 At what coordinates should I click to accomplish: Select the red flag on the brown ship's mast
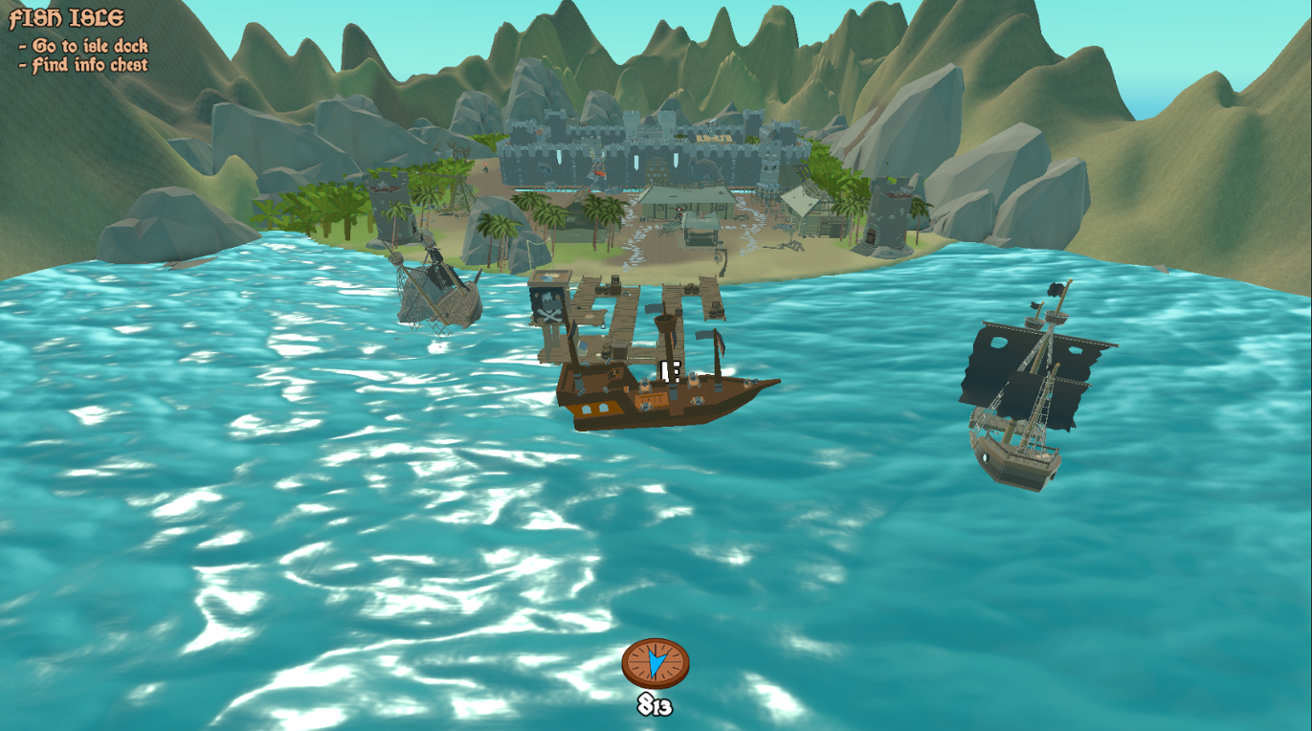point(720,340)
